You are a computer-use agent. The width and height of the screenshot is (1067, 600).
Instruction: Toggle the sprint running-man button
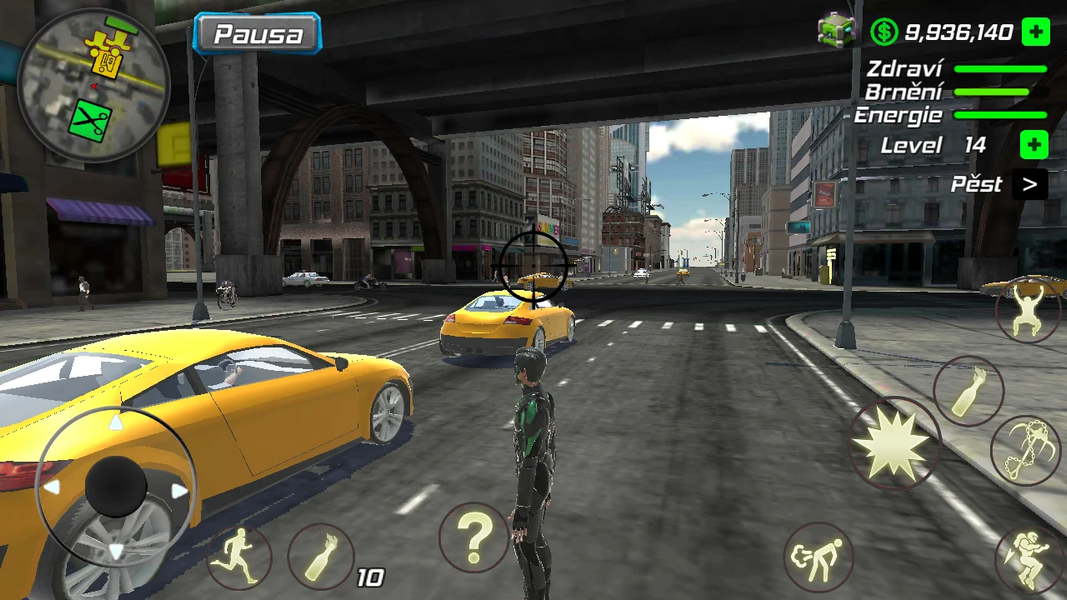click(240, 557)
